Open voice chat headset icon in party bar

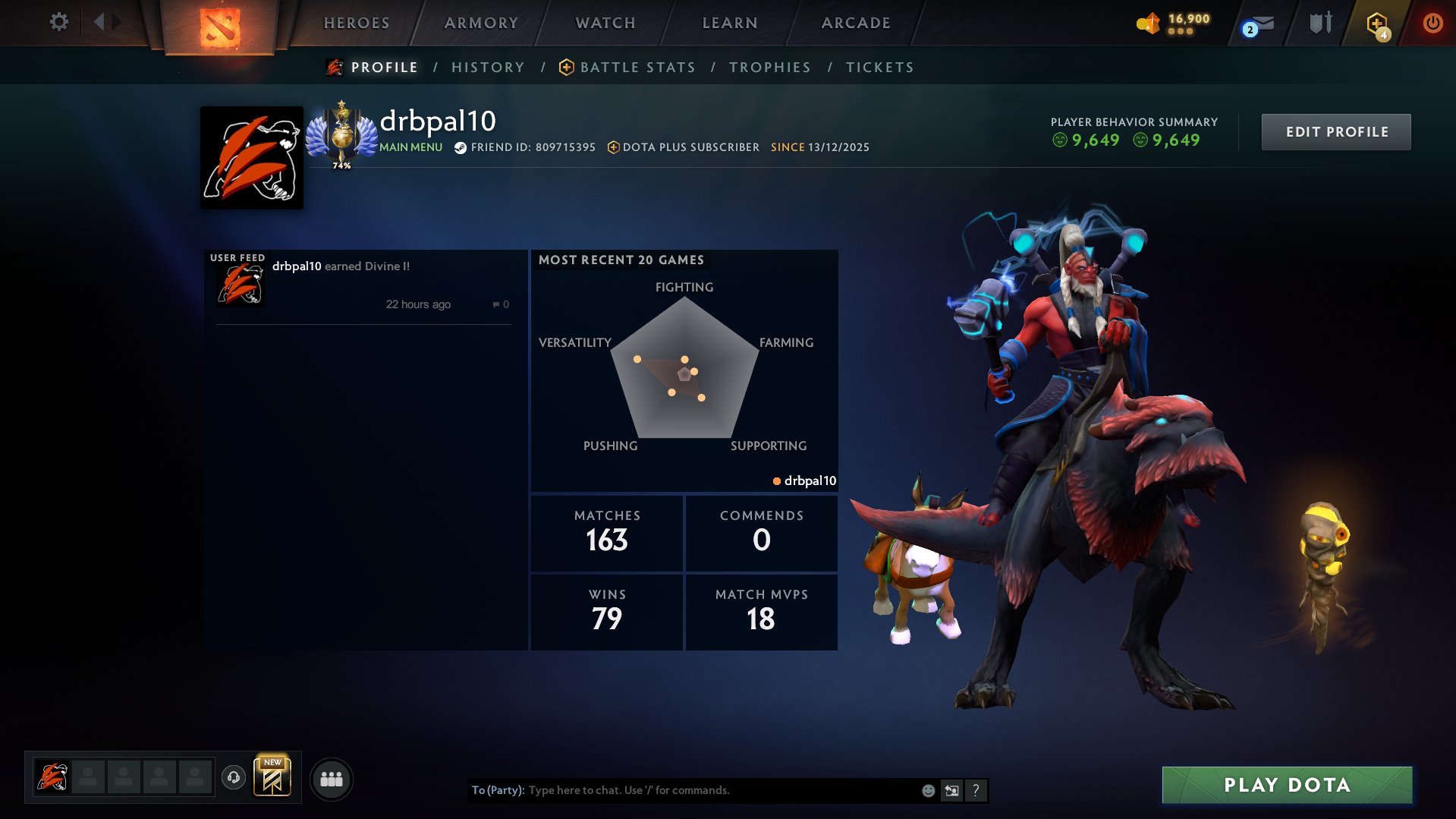[234, 776]
